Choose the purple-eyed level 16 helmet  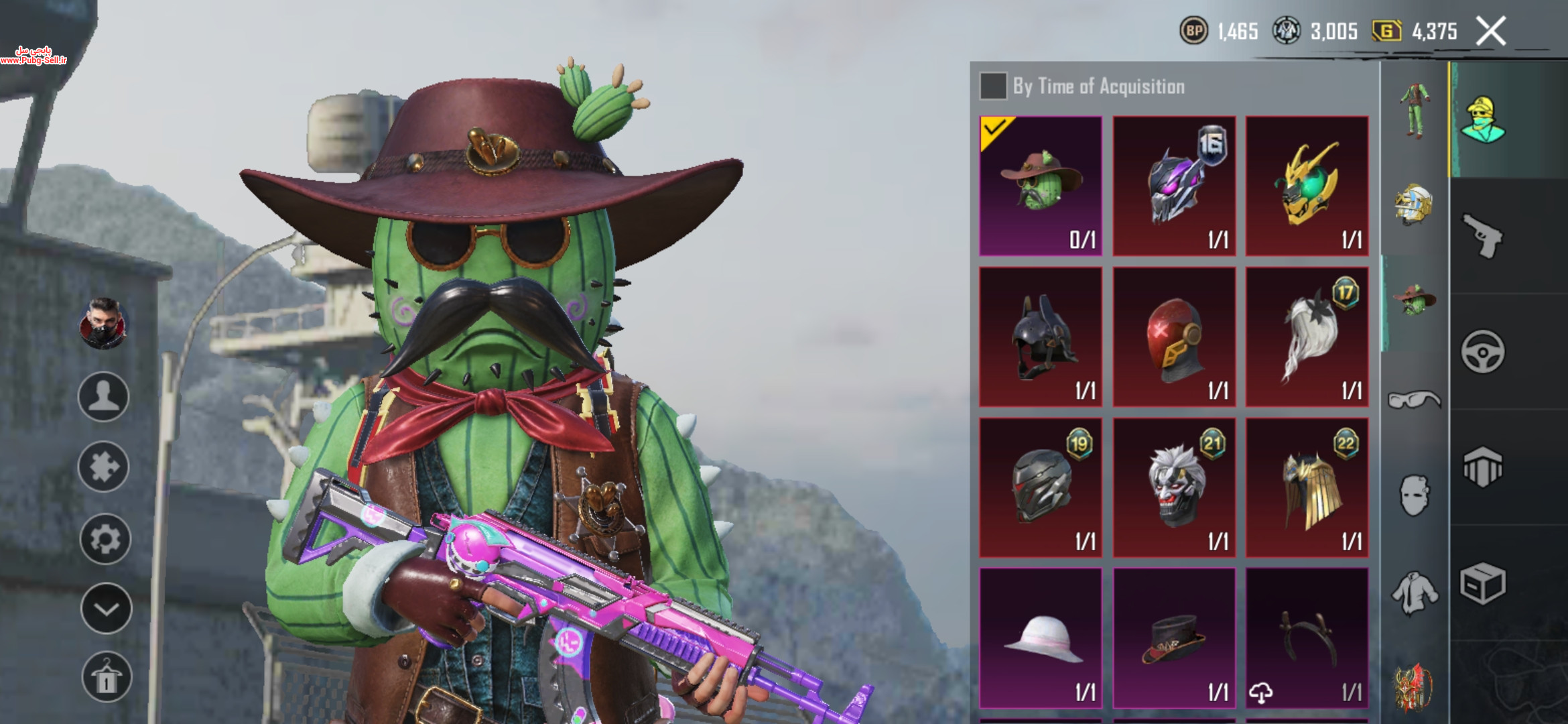pyautogui.click(x=1174, y=186)
